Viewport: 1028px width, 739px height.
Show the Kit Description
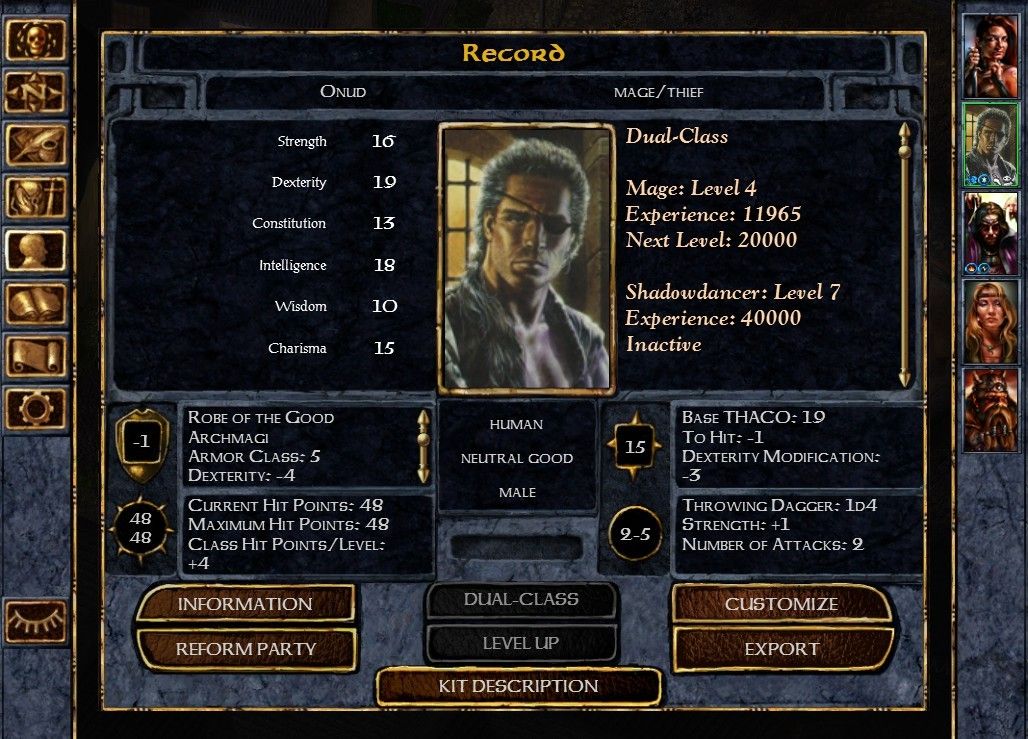(518, 686)
